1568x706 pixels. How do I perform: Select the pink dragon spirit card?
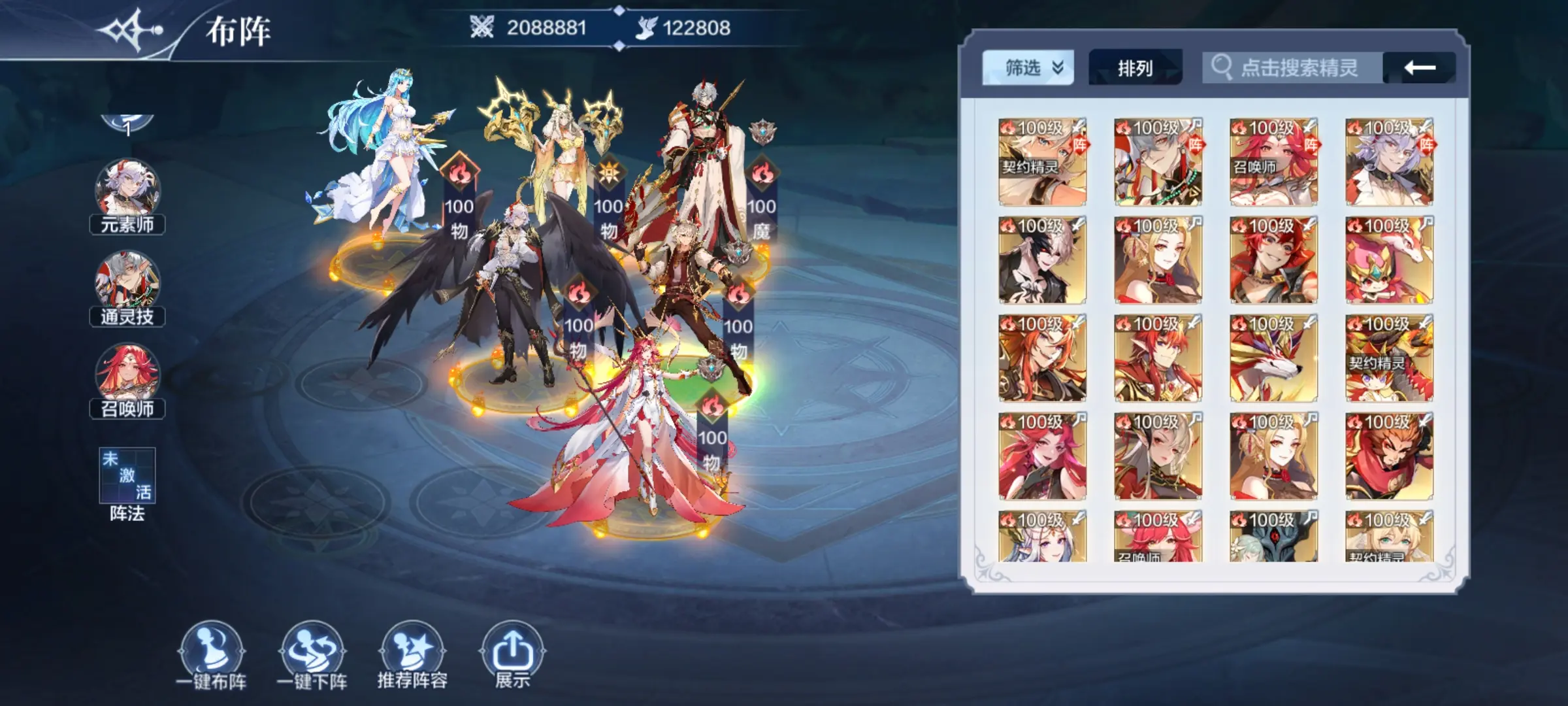coord(1389,260)
